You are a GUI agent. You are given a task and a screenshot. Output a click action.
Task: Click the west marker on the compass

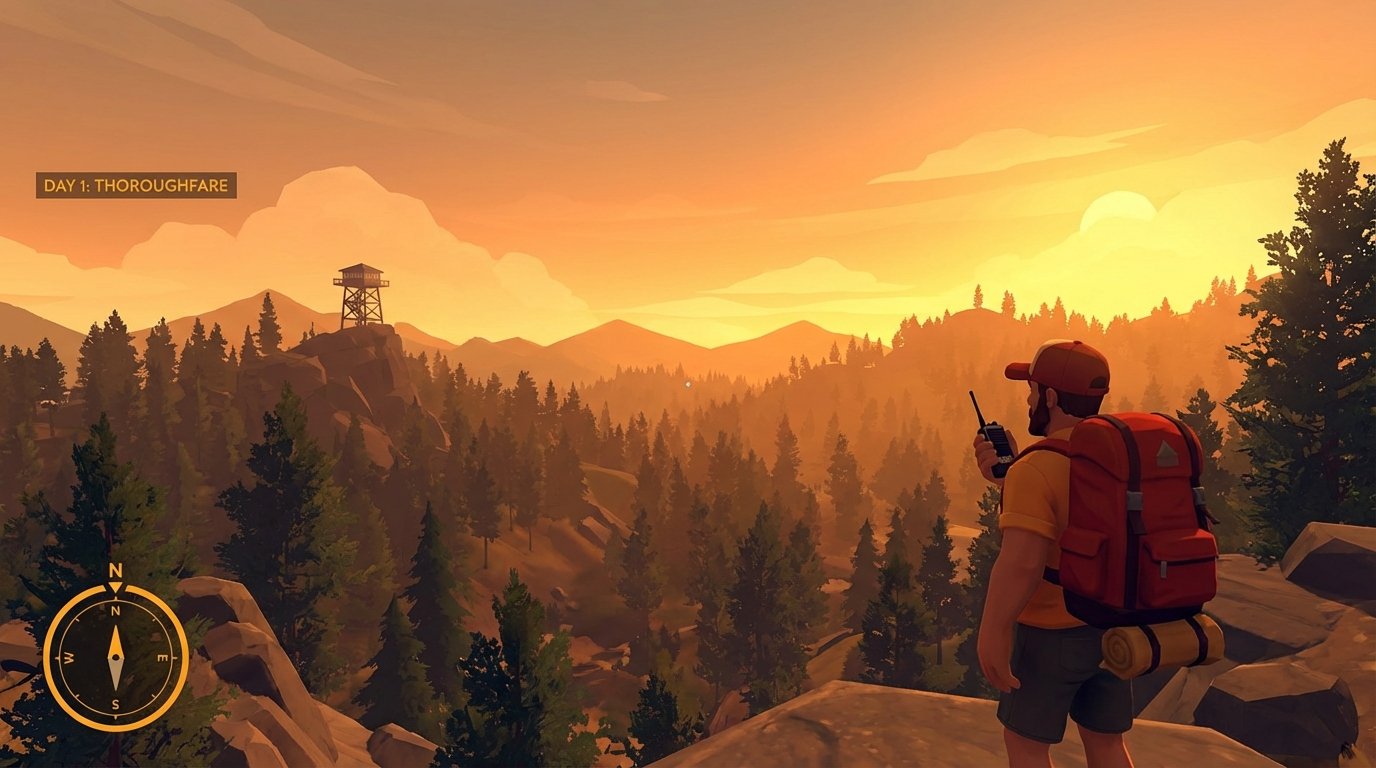coord(69,656)
